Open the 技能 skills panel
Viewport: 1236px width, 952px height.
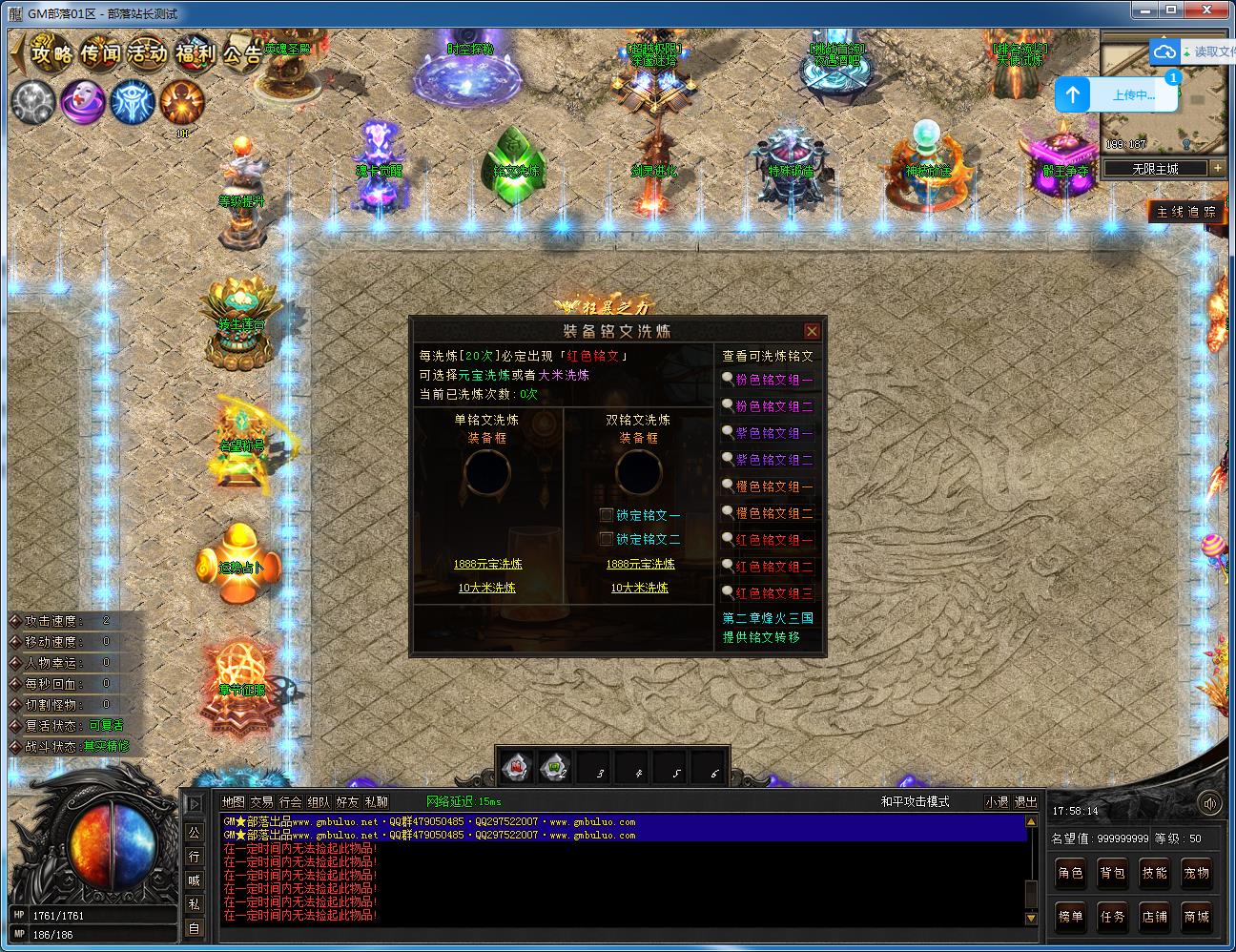(x=1155, y=873)
